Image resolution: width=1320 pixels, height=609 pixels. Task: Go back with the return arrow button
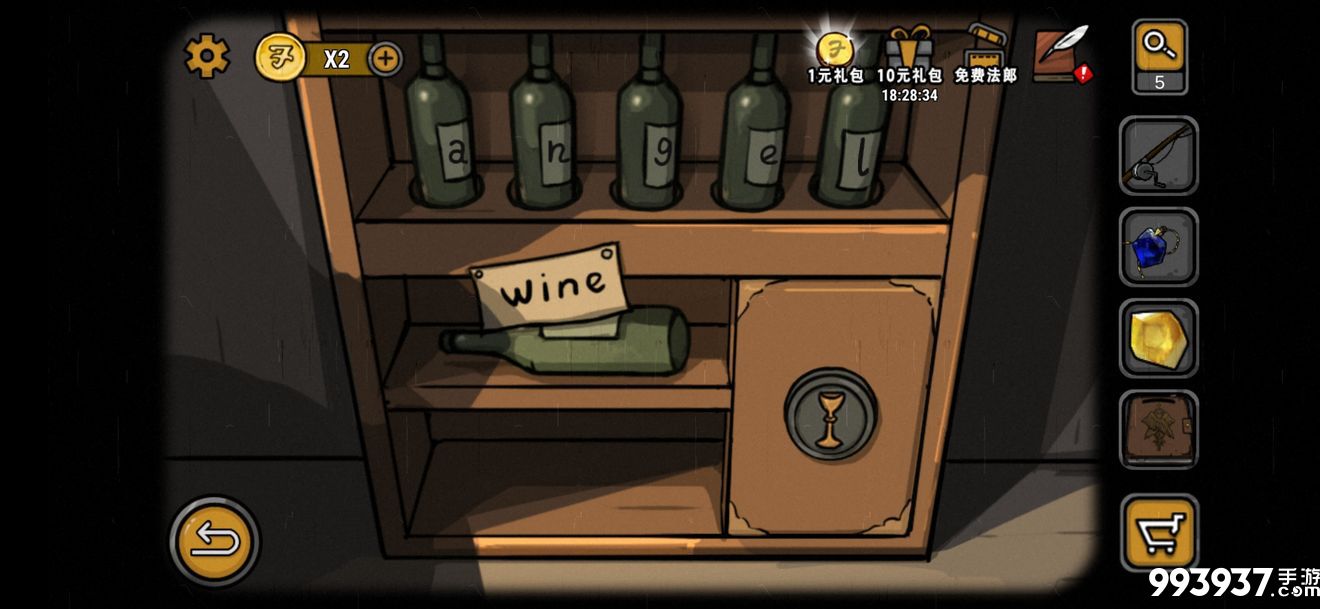click(214, 541)
